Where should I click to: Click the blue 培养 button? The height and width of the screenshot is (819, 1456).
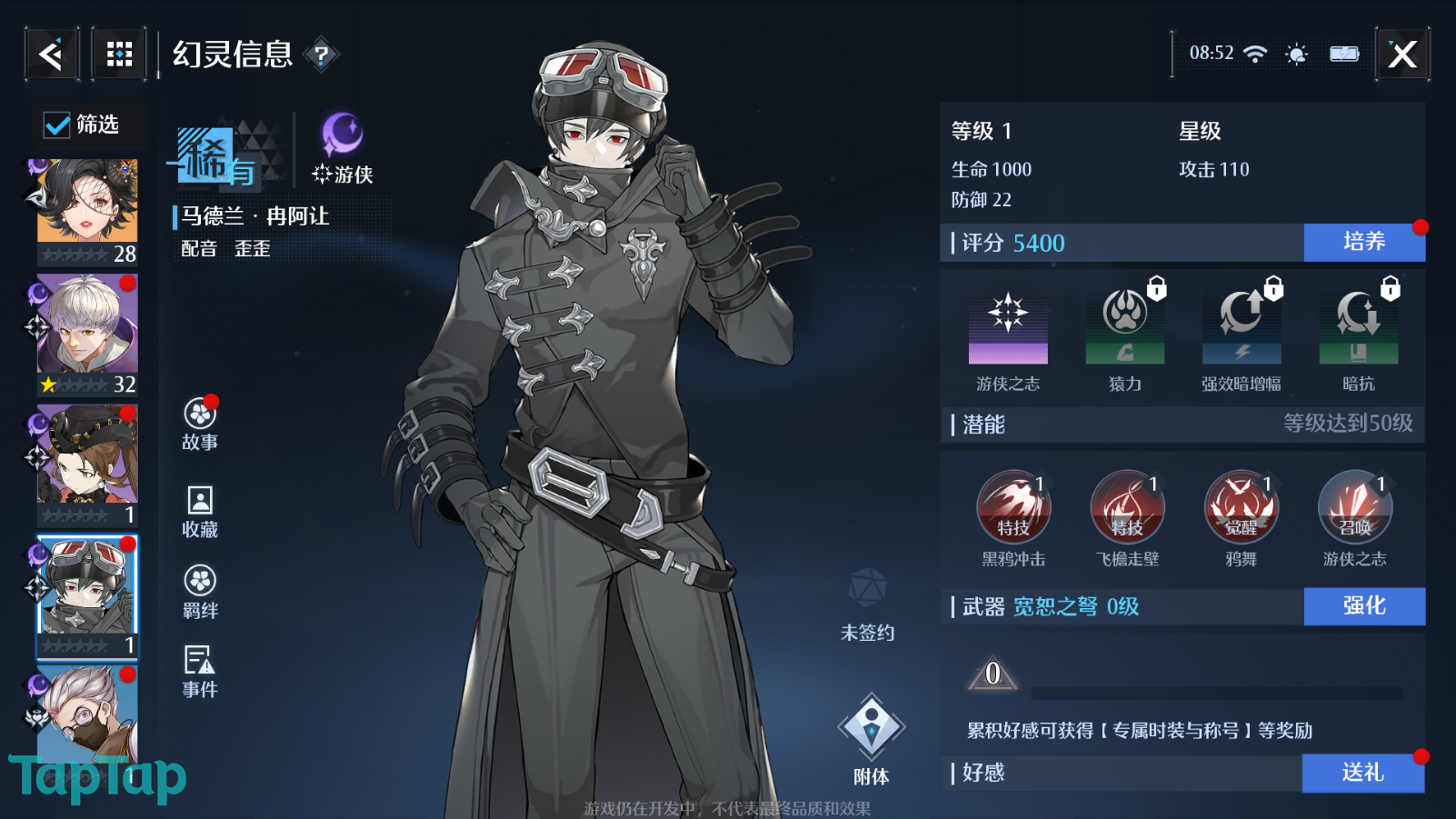pos(1364,242)
